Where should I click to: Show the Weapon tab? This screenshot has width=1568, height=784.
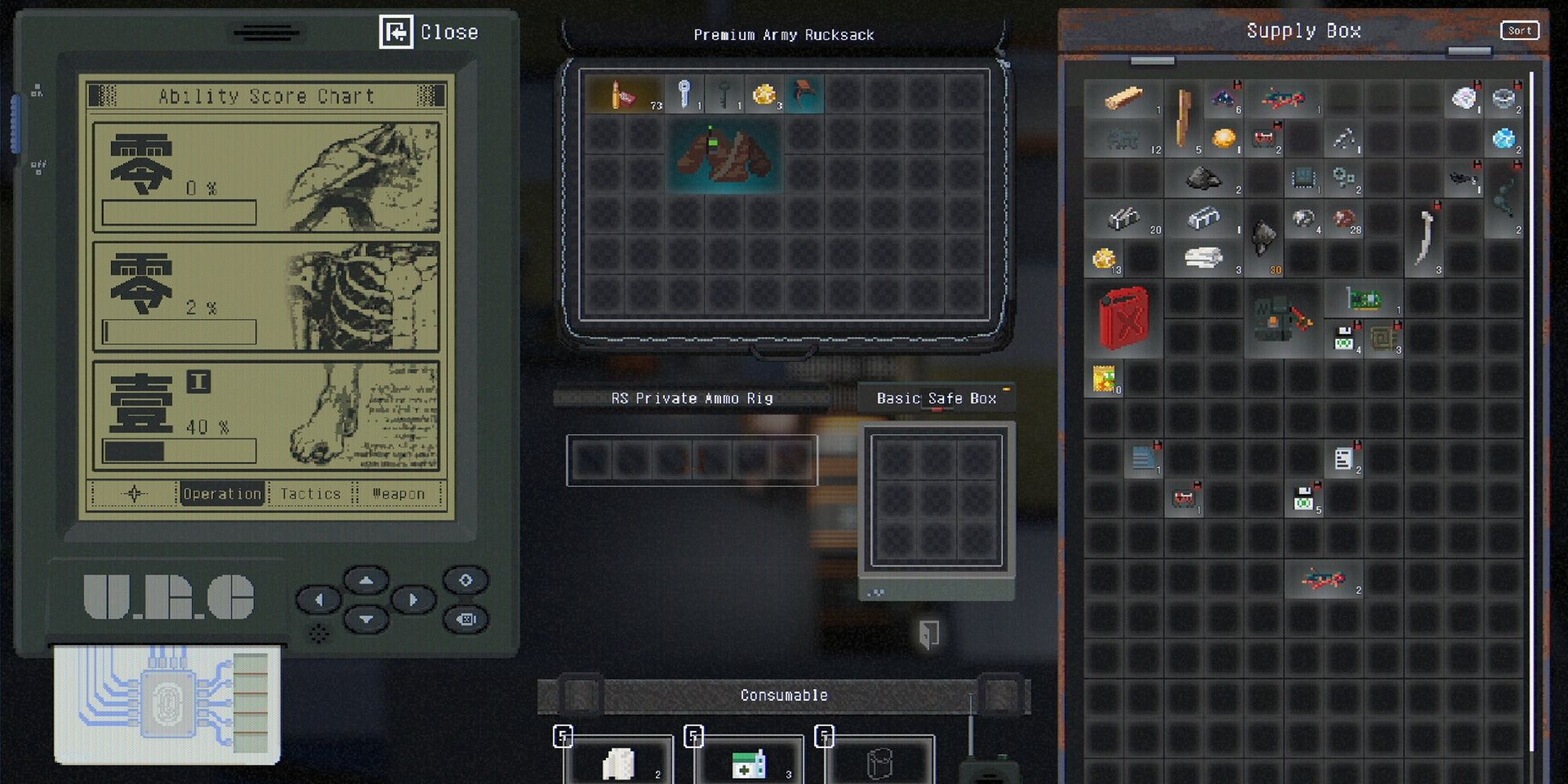(x=398, y=494)
